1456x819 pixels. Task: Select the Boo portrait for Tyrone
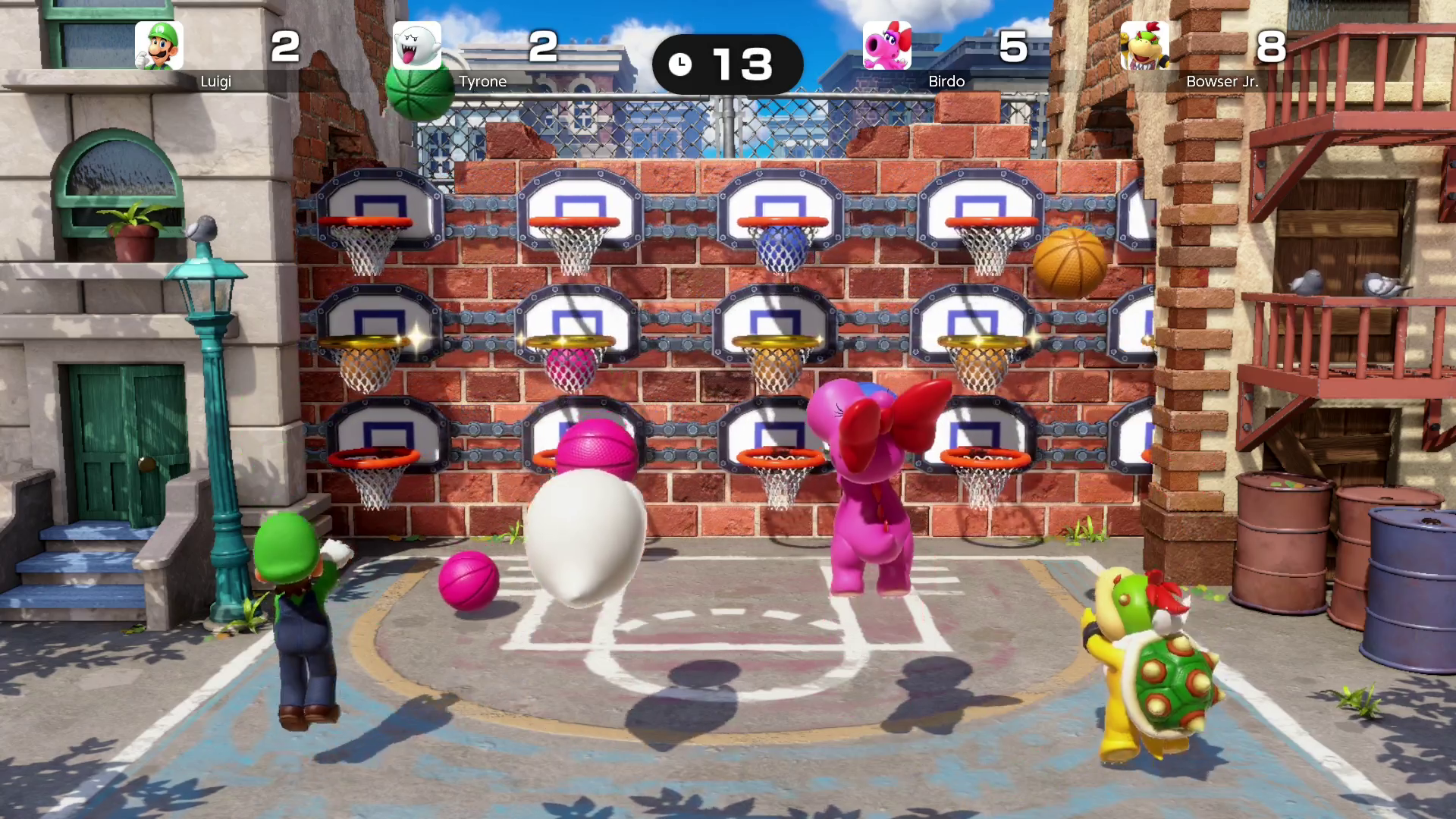click(x=417, y=45)
